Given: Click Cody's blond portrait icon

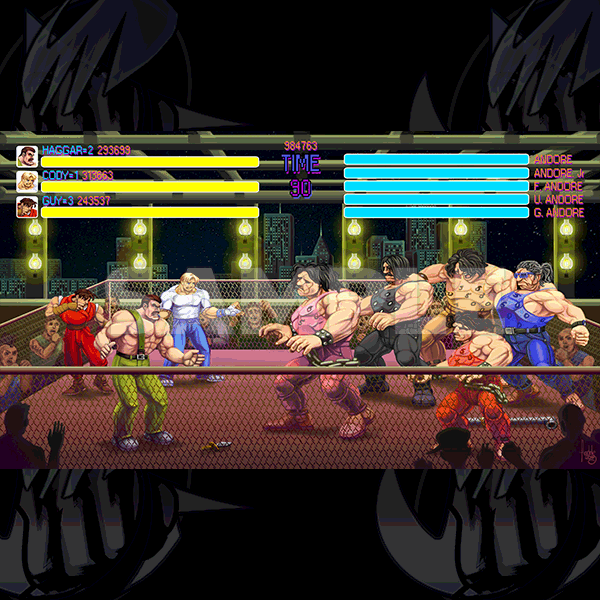Looking at the screenshot, I should (x=27, y=181).
